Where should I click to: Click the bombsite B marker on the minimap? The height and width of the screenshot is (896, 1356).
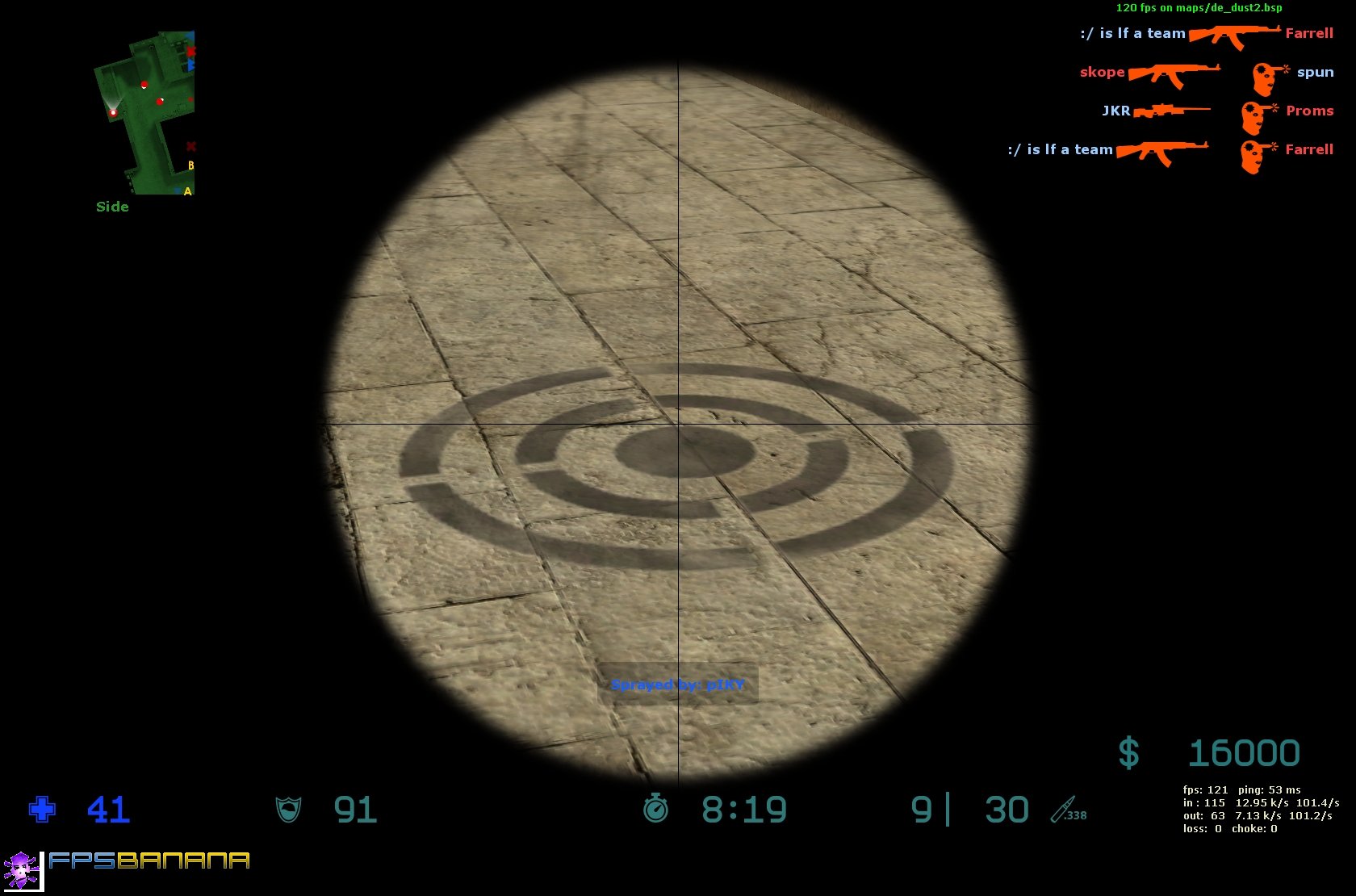tap(191, 165)
